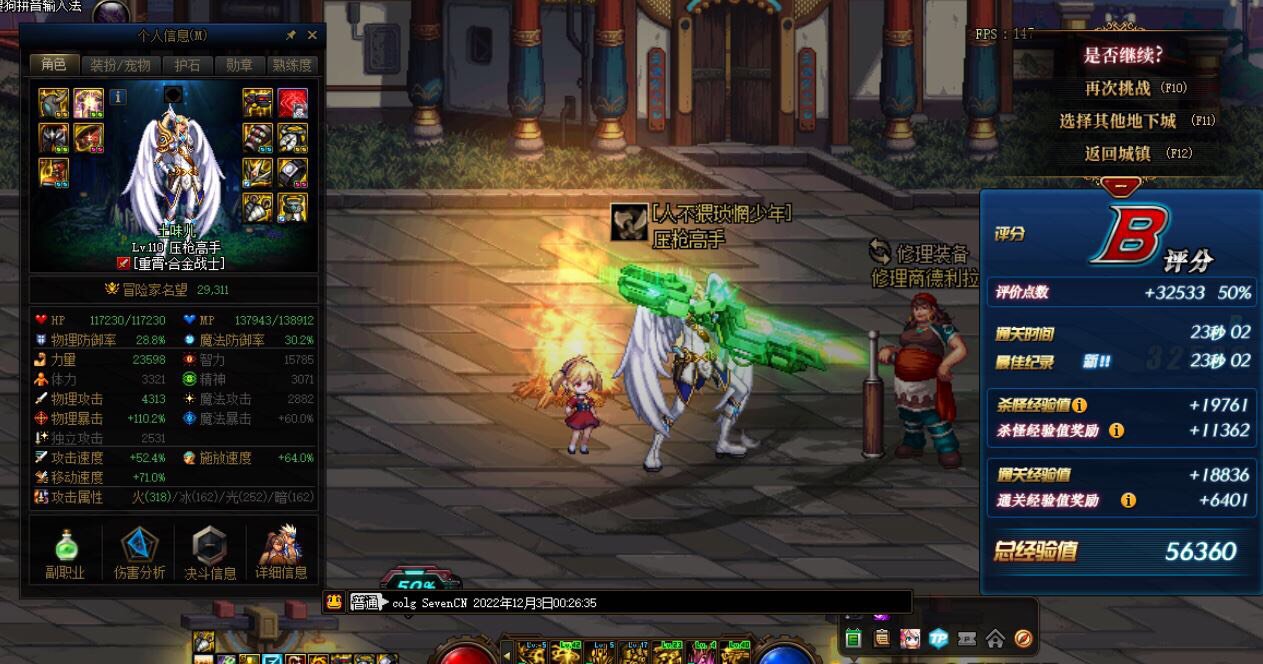Show 详细信息 detailed character stats
The image size is (1263, 664).
click(x=281, y=552)
